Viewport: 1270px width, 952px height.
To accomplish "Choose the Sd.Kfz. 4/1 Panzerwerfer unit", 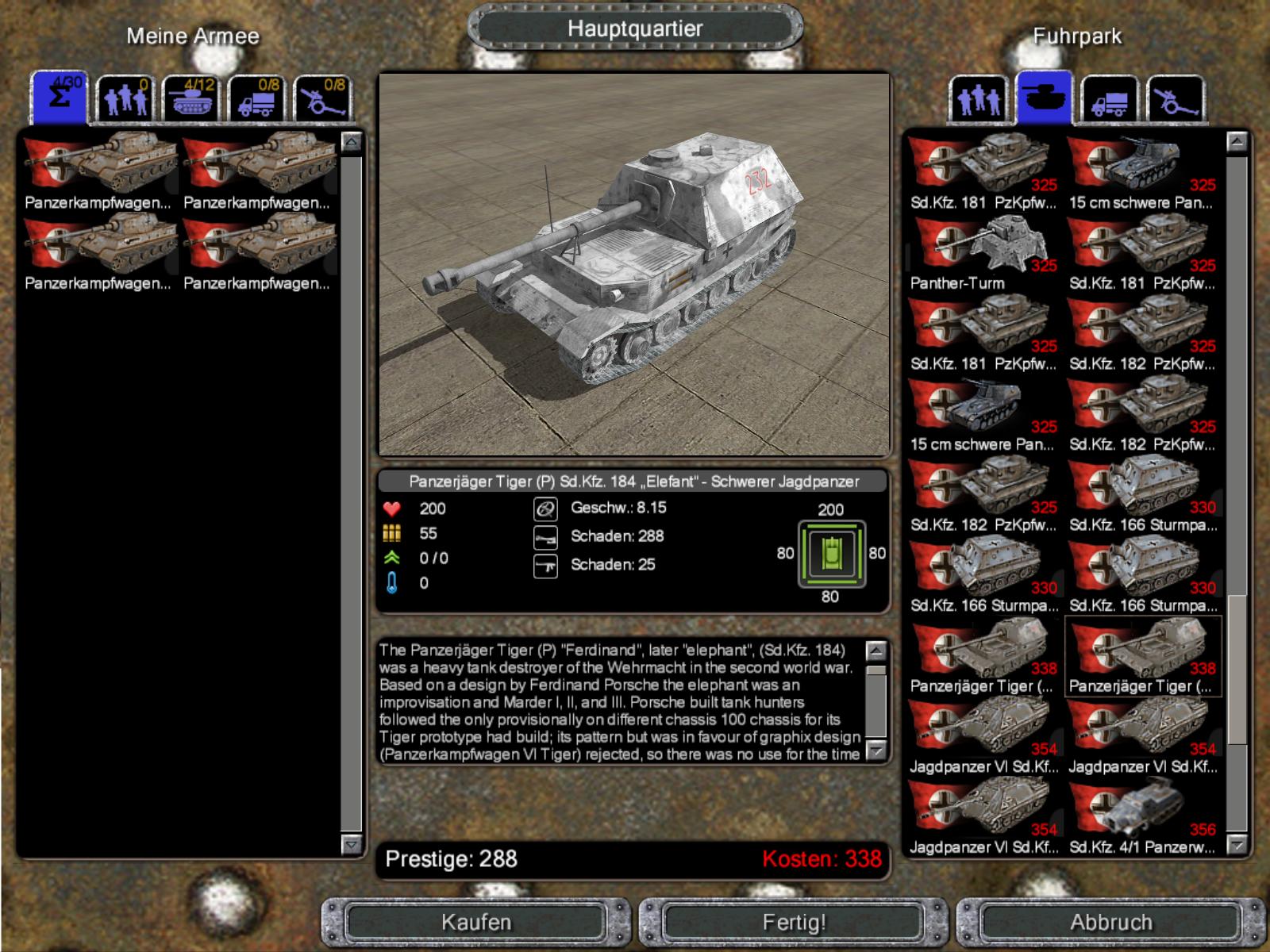I will (x=1142, y=817).
